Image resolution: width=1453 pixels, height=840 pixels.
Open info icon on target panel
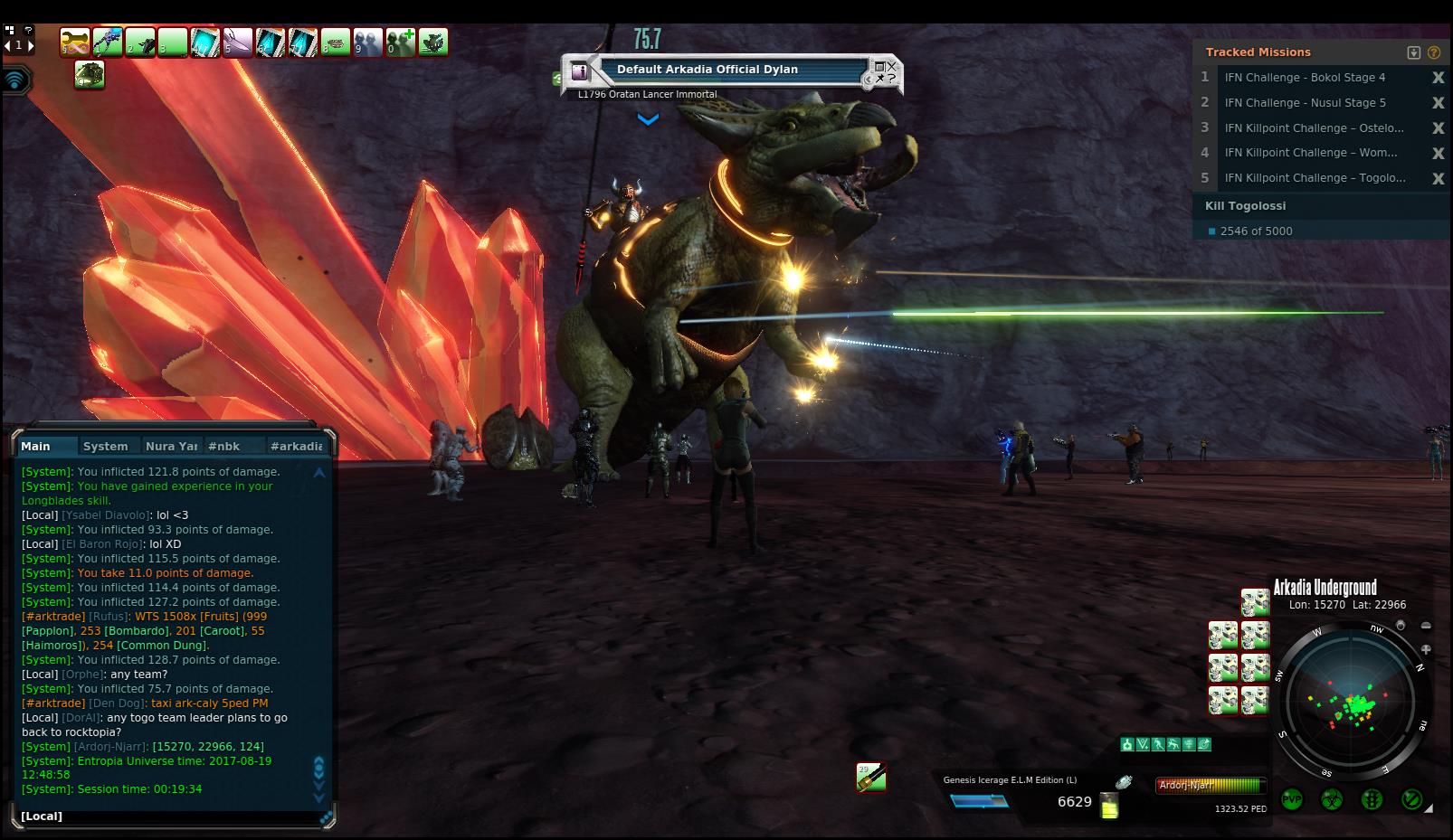(x=580, y=71)
